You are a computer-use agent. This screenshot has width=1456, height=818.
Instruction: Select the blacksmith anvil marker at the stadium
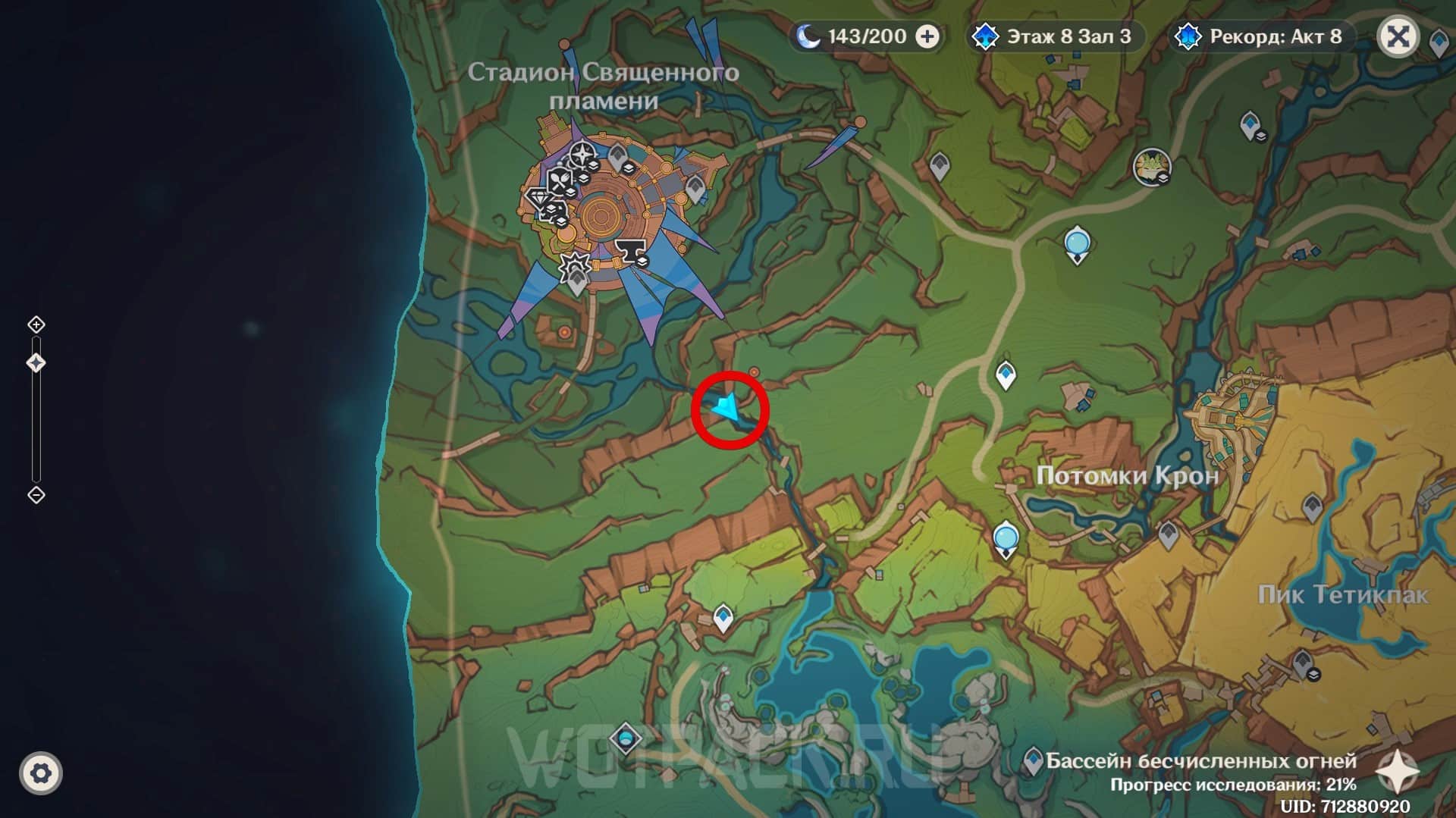coord(629,249)
